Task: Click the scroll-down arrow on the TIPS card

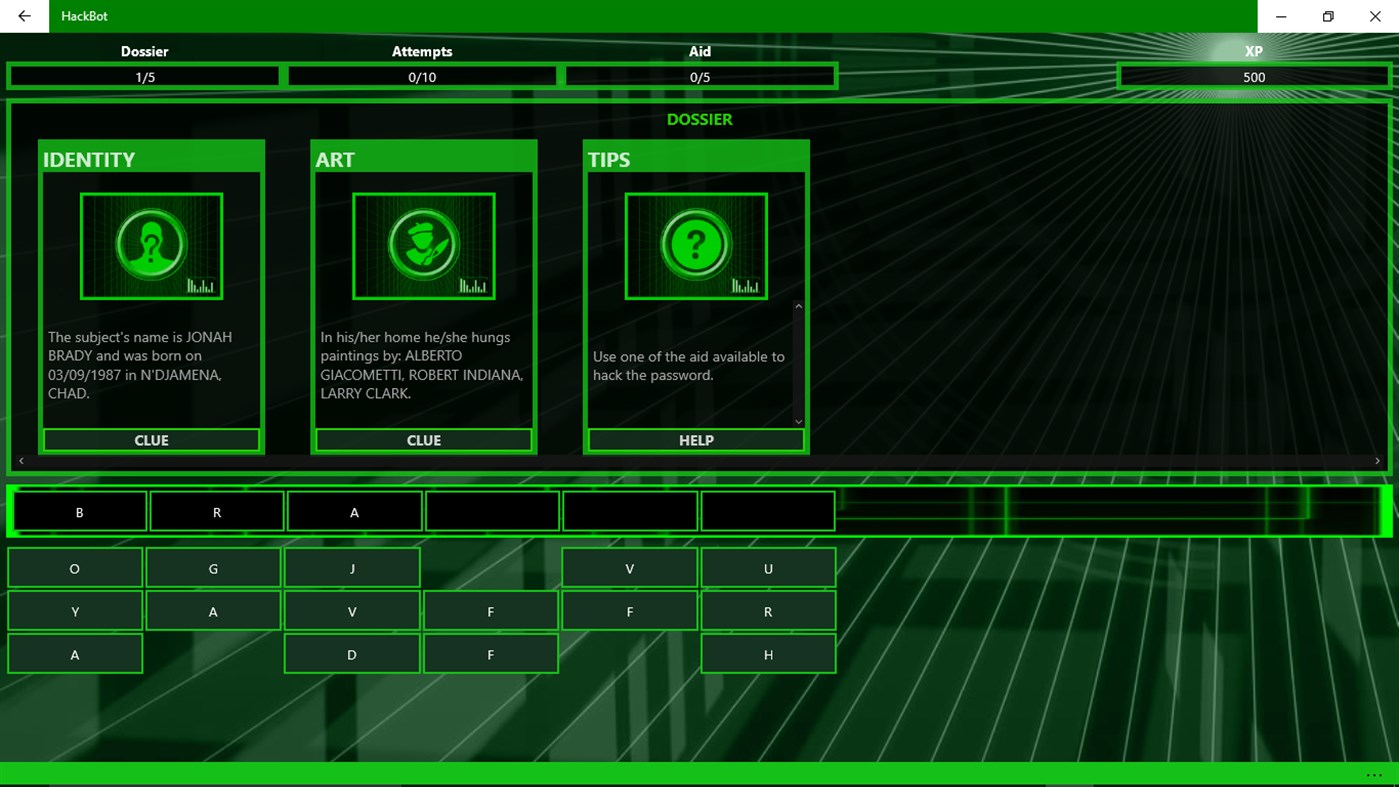Action: tap(798, 420)
